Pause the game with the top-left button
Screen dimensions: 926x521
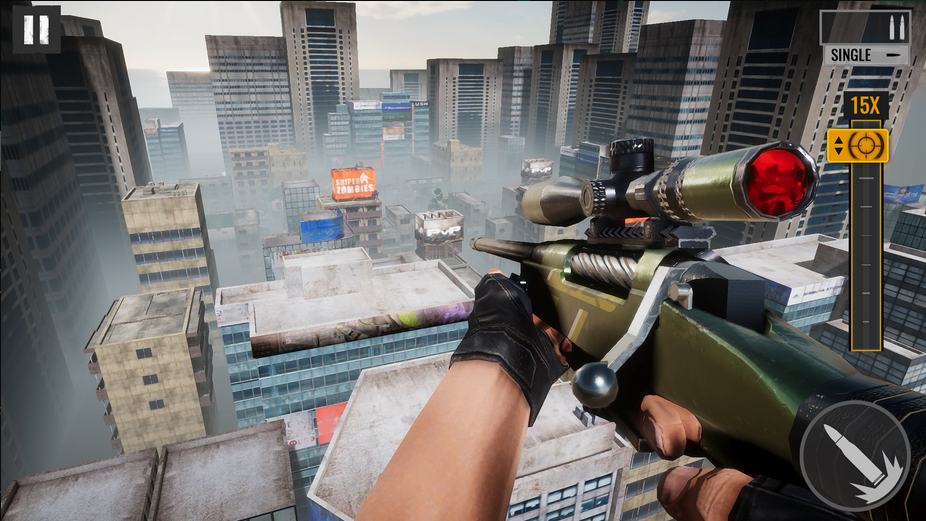pyautogui.click(x=36, y=28)
